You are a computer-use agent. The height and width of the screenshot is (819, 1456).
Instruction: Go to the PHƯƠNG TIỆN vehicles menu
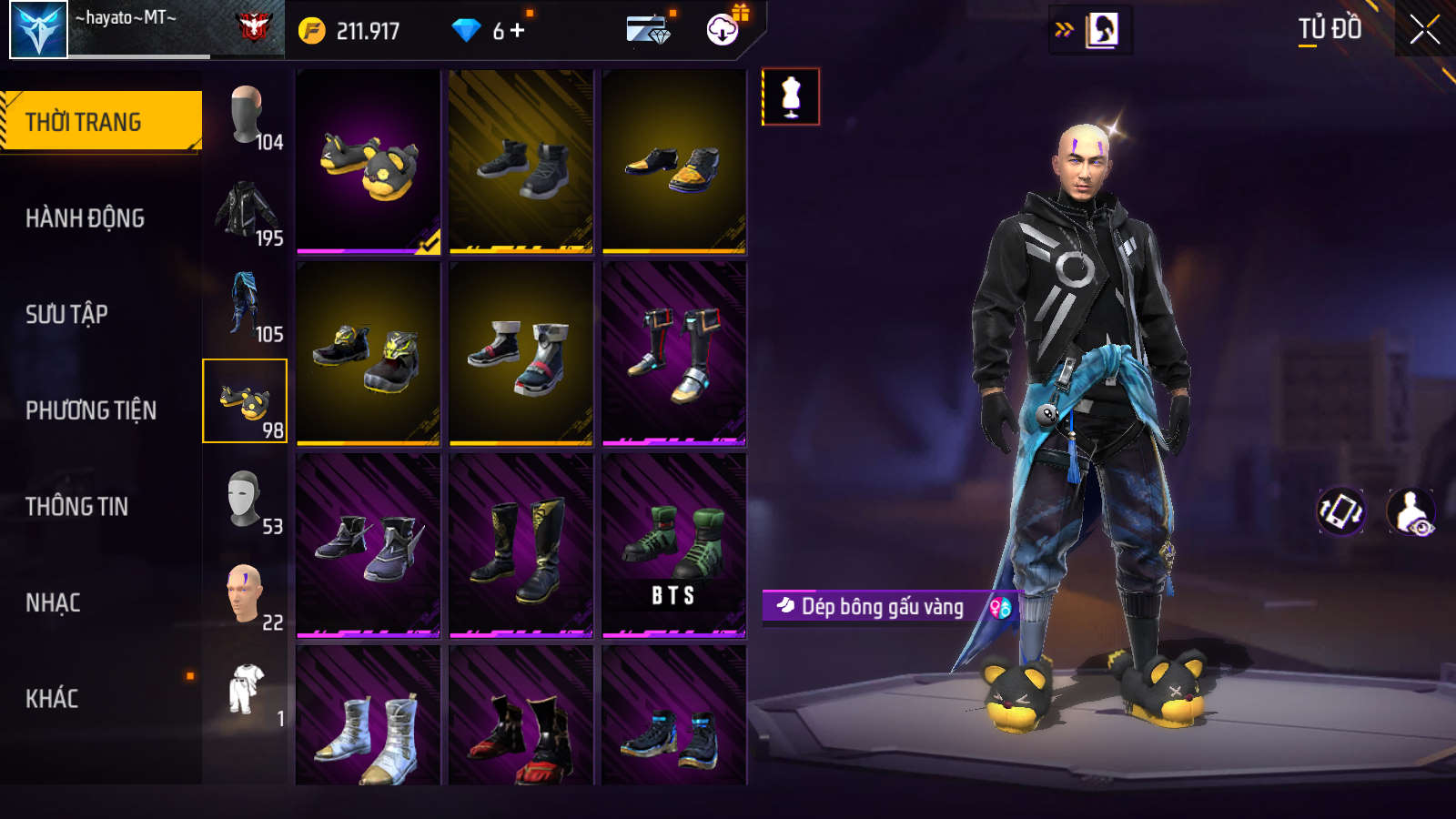[x=91, y=410]
